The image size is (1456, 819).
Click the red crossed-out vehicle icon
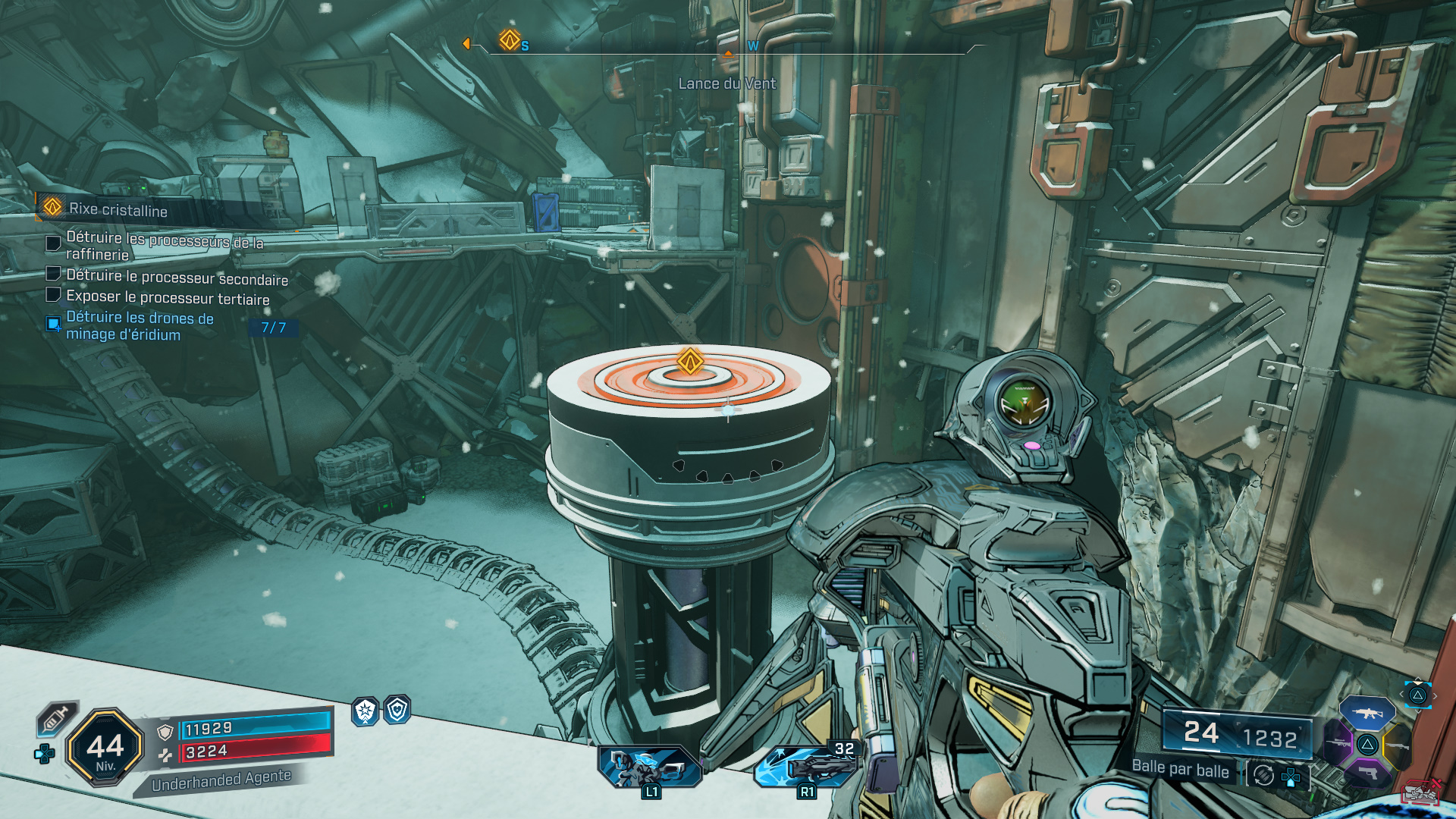1421,792
